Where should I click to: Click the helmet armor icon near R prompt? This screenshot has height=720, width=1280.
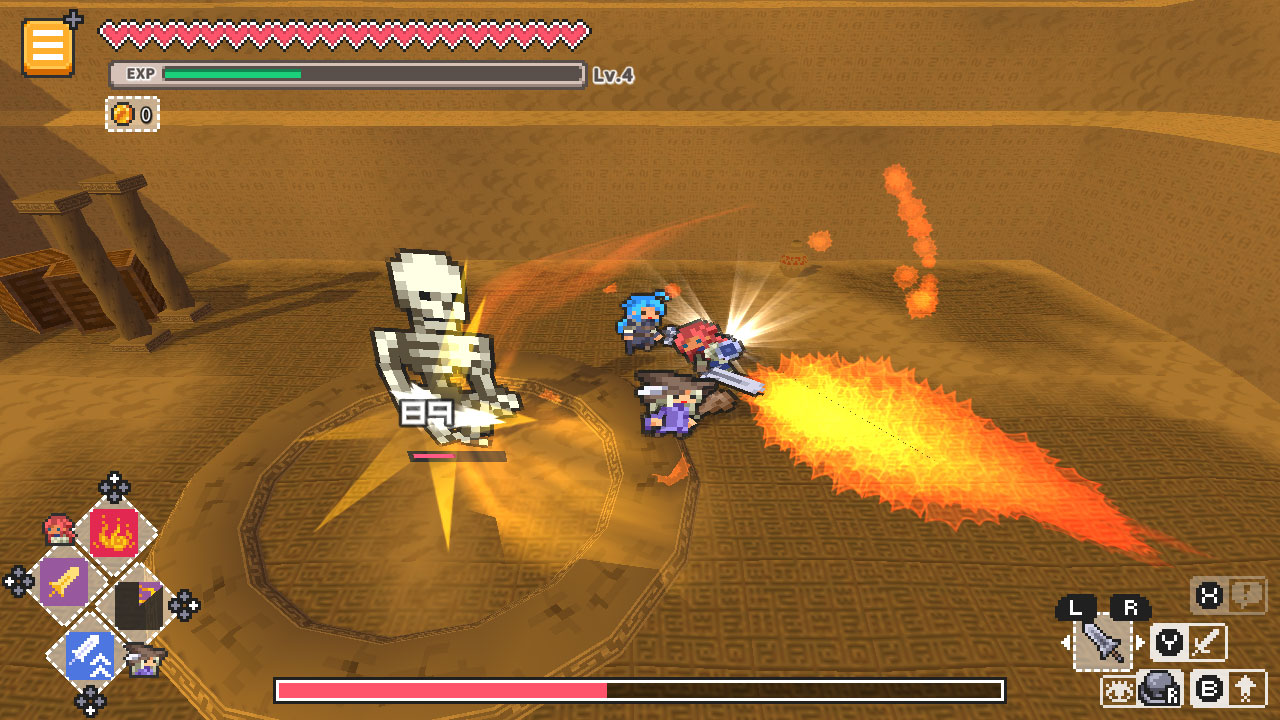(x=1159, y=688)
